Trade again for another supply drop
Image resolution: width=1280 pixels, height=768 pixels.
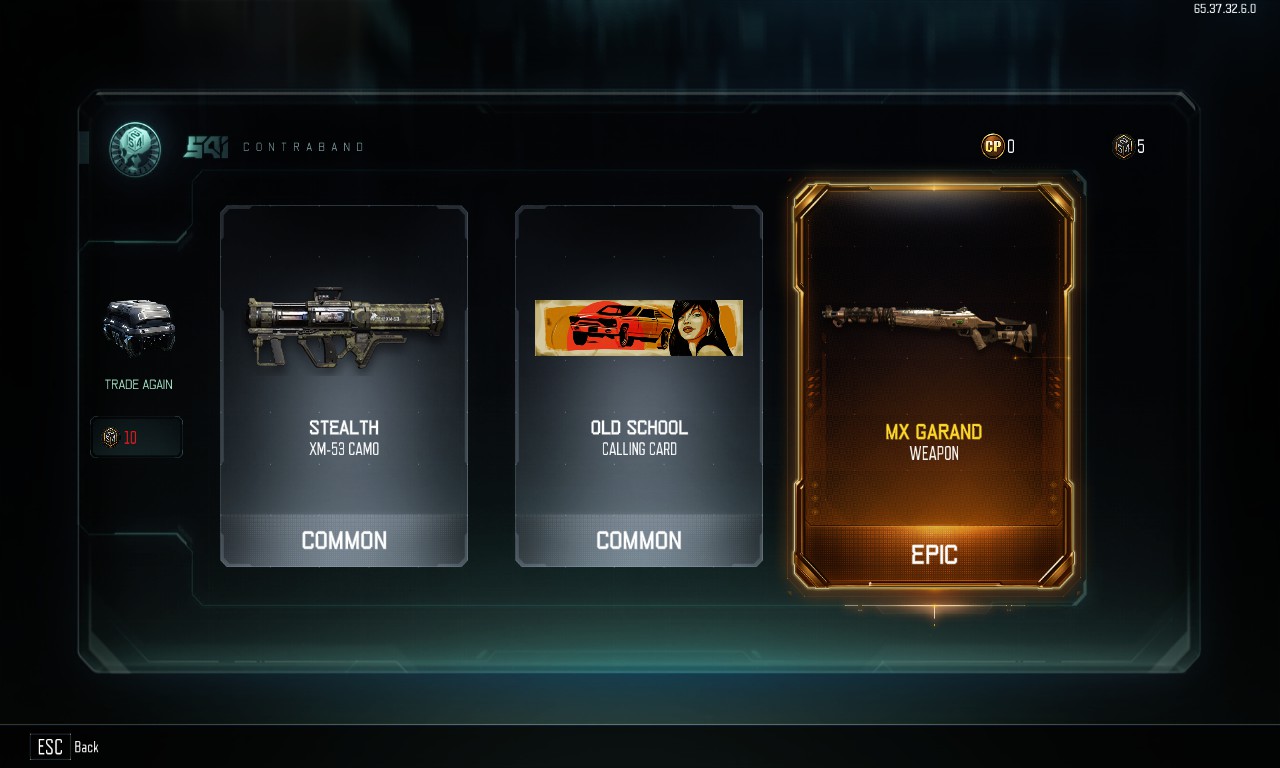pyautogui.click(x=138, y=340)
